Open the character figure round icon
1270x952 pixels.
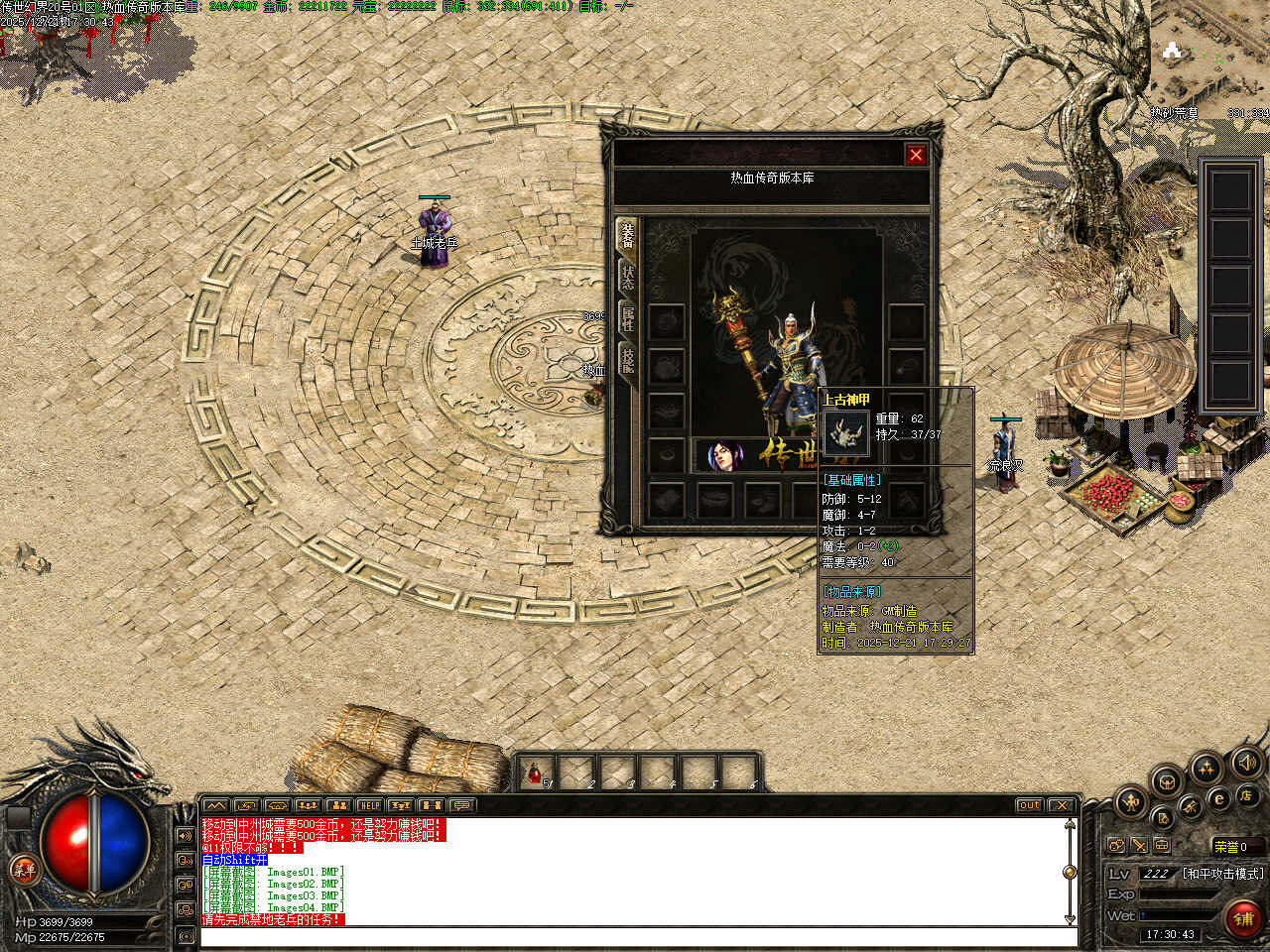click(x=1129, y=801)
